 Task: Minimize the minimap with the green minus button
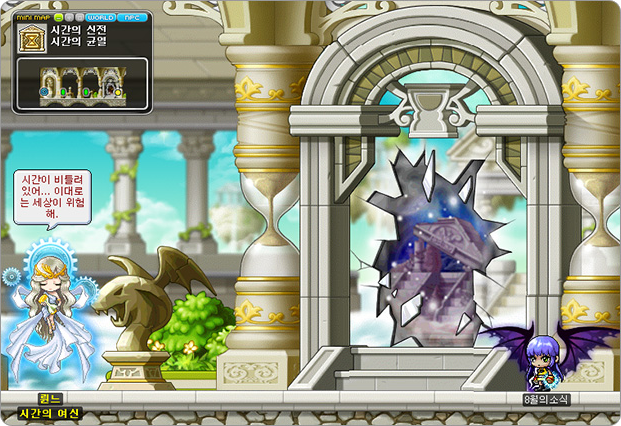click(59, 18)
